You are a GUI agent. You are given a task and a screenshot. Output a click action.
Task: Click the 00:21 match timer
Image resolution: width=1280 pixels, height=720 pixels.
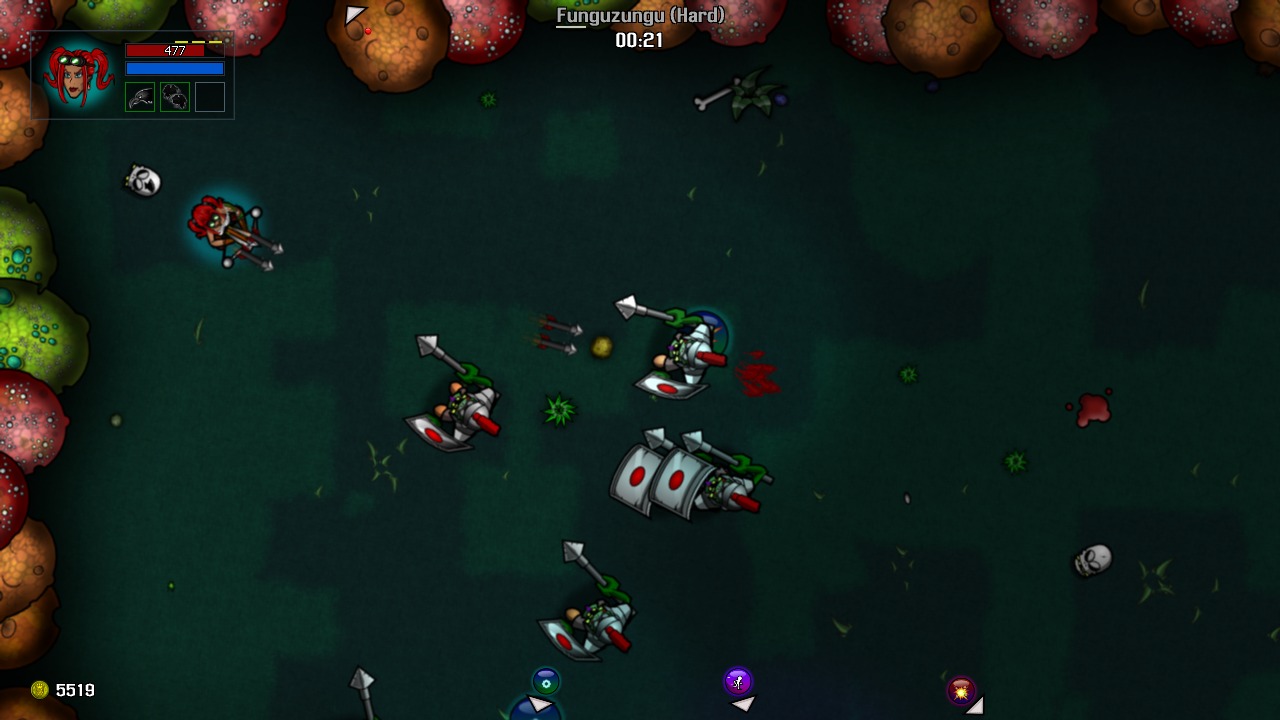click(640, 41)
